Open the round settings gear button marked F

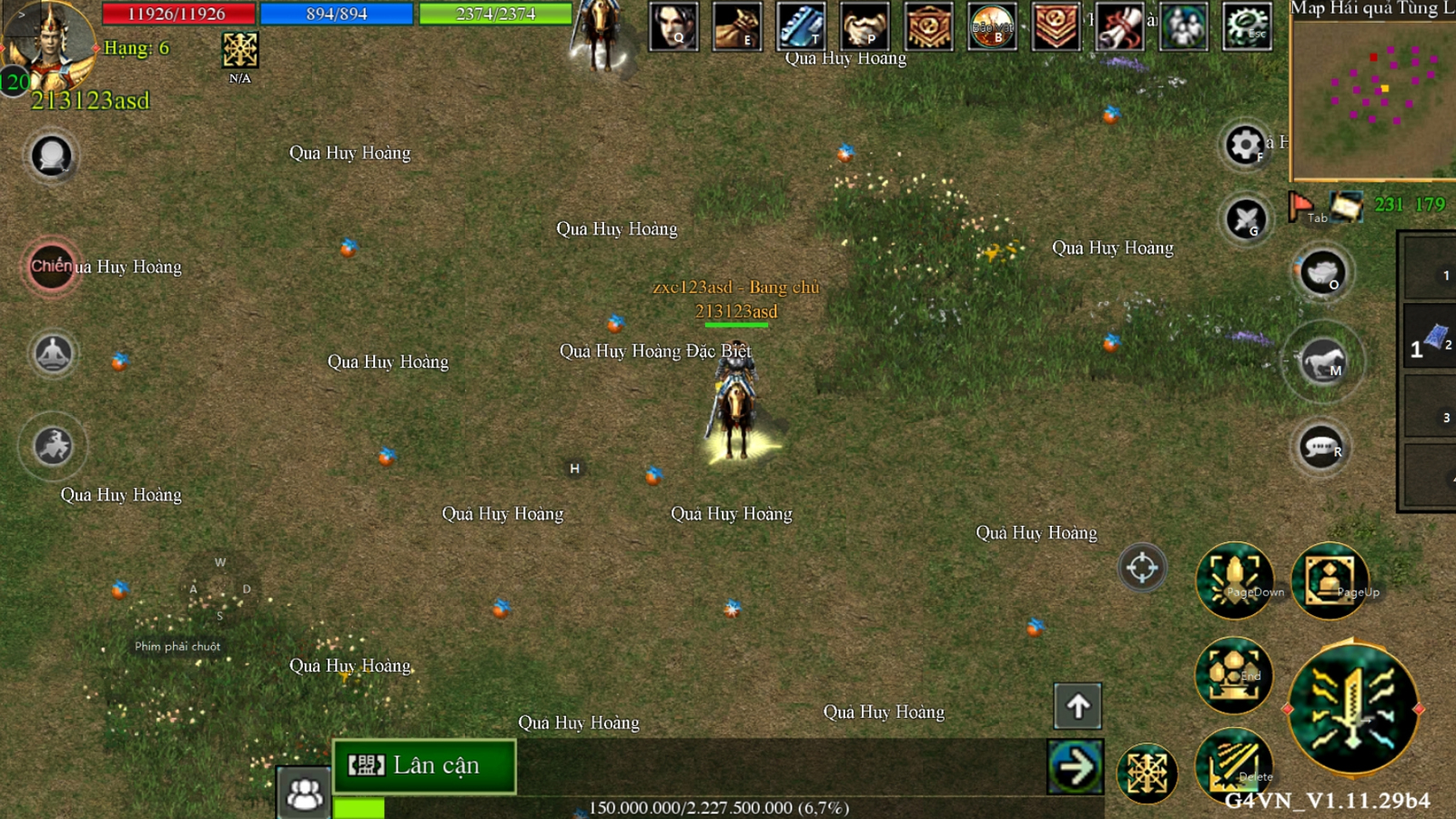coord(1245,144)
